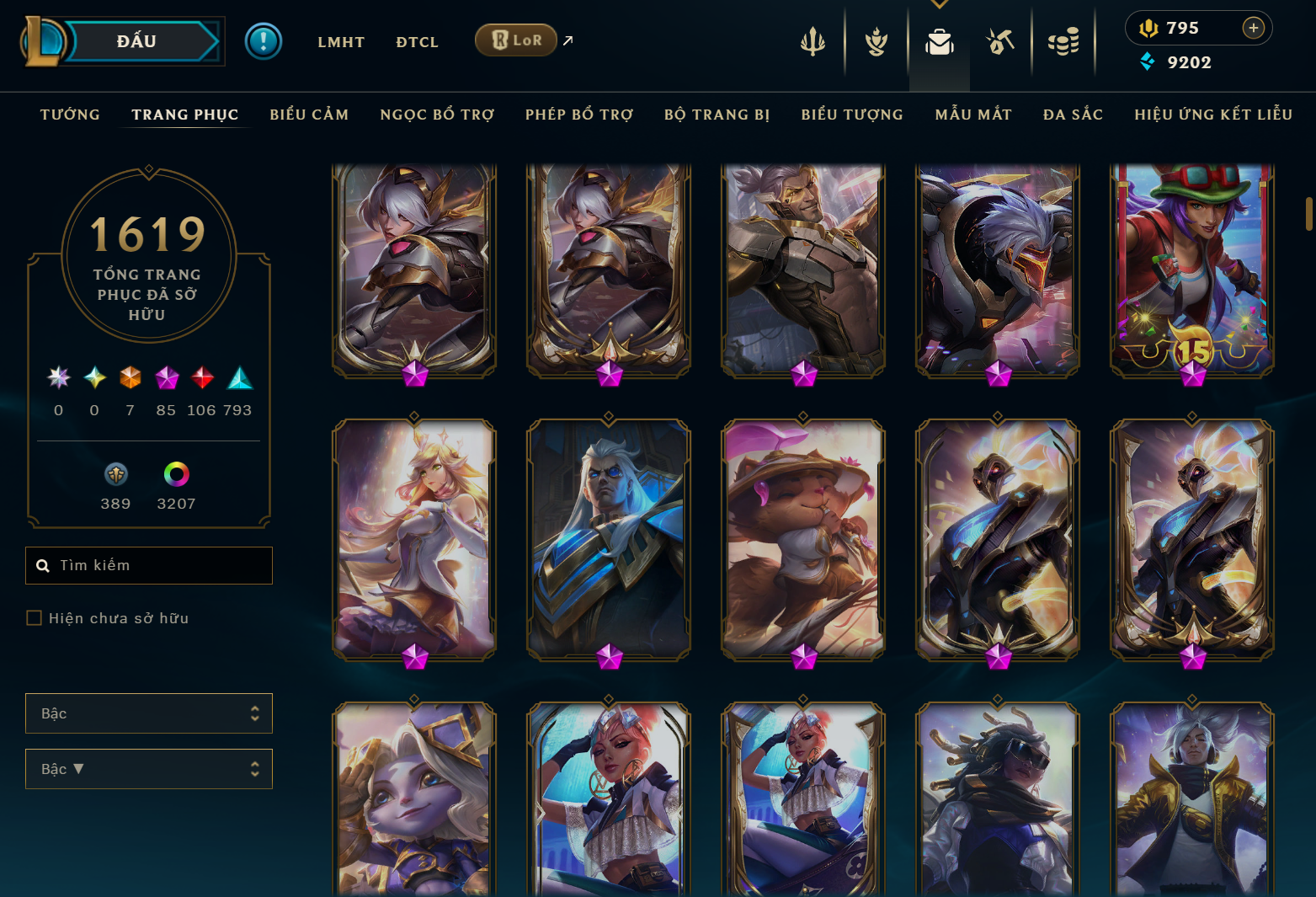Click the plus button to purchase RP
The image size is (1316, 897).
pyautogui.click(x=1255, y=27)
